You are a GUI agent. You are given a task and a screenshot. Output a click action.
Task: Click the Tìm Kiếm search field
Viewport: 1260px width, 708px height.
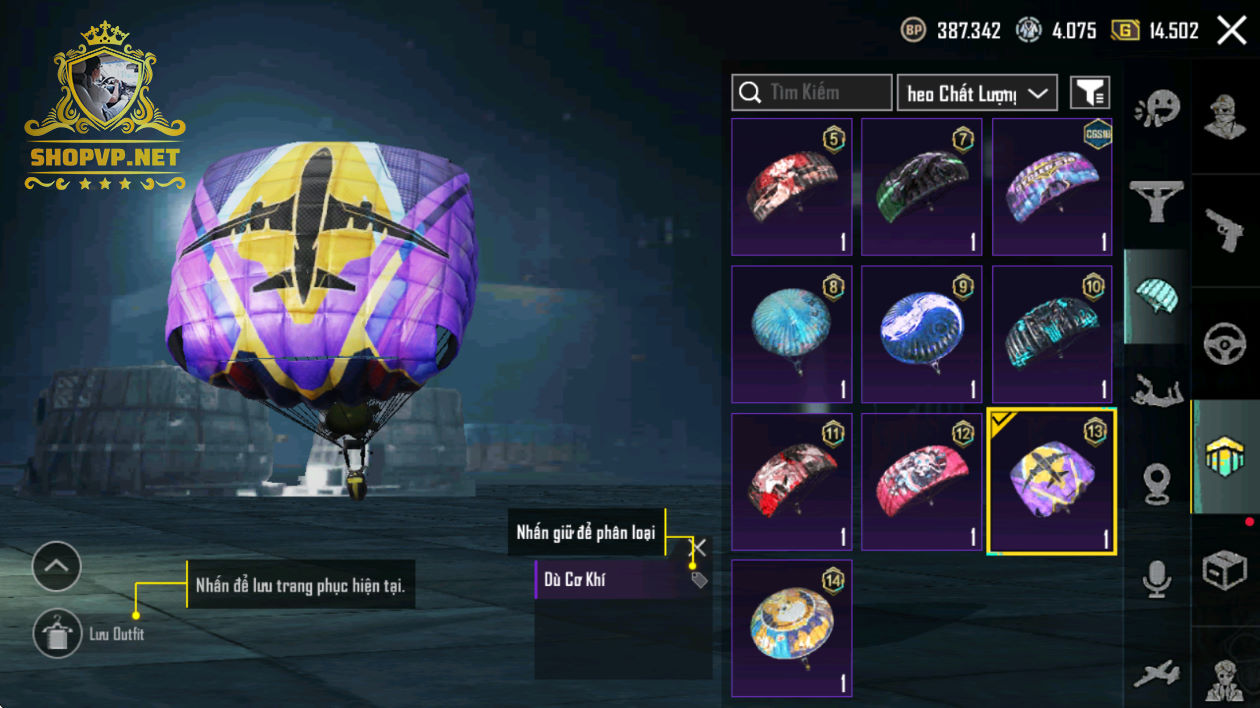point(811,93)
